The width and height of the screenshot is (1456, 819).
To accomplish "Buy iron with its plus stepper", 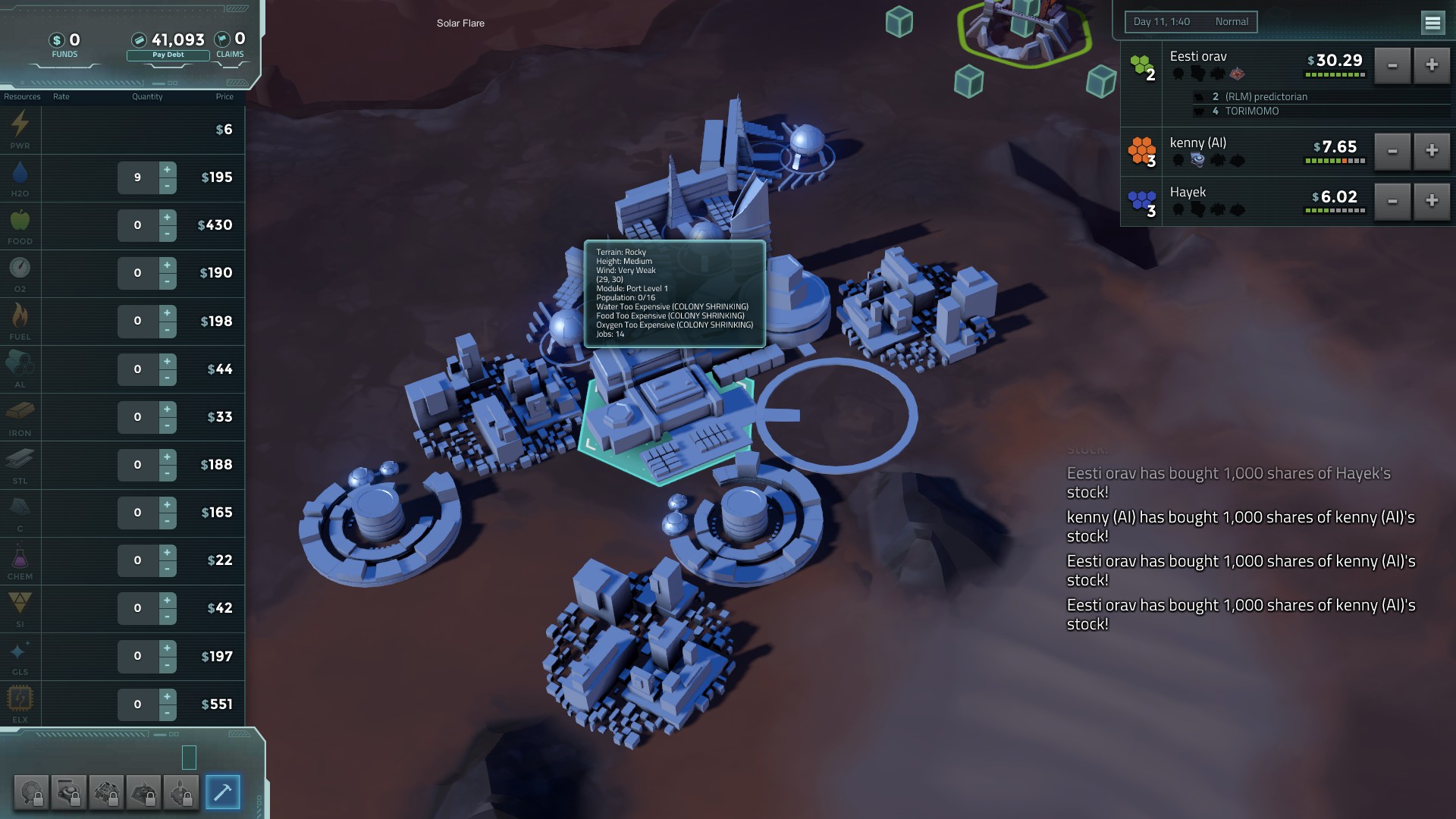I will tap(167, 409).
